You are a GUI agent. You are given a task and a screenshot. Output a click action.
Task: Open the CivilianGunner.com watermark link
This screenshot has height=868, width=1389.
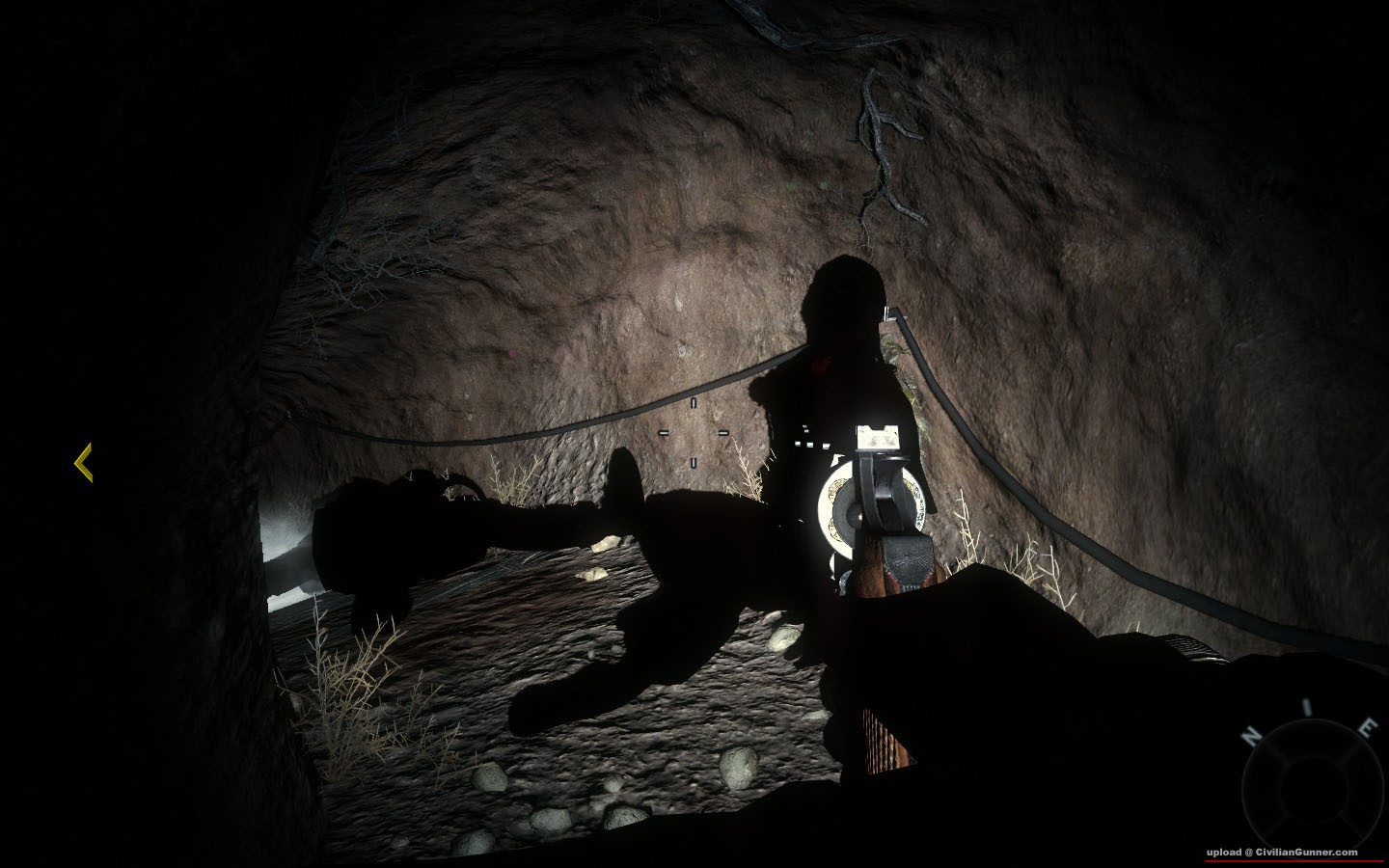coord(1280,853)
